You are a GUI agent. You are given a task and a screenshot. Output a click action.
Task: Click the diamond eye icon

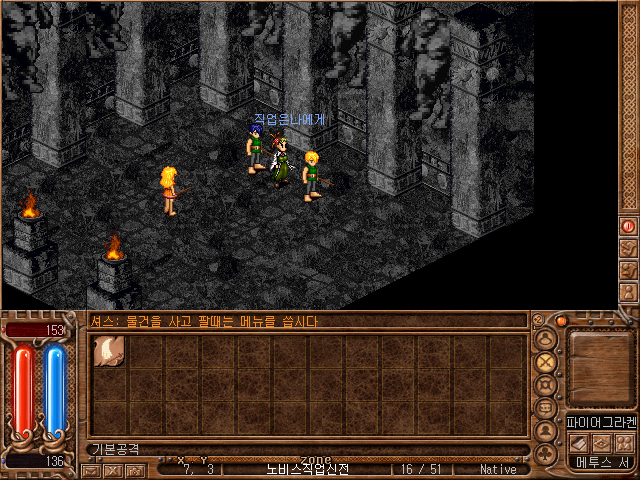pyautogui.click(x=601, y=442)
